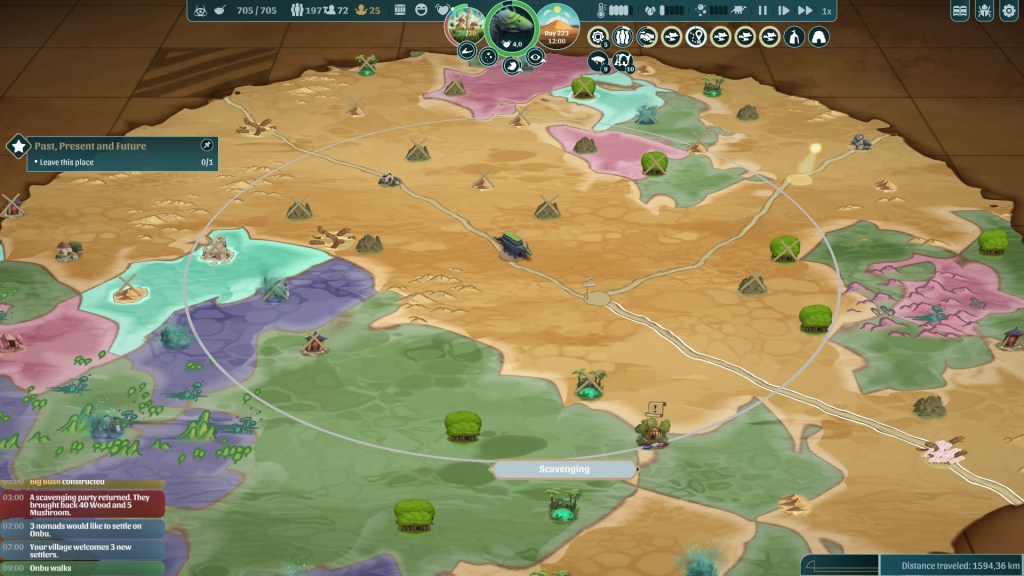Pause the game with the pause button
Image resolution: width=1024 pixels, height=576 pixels.
763,11
